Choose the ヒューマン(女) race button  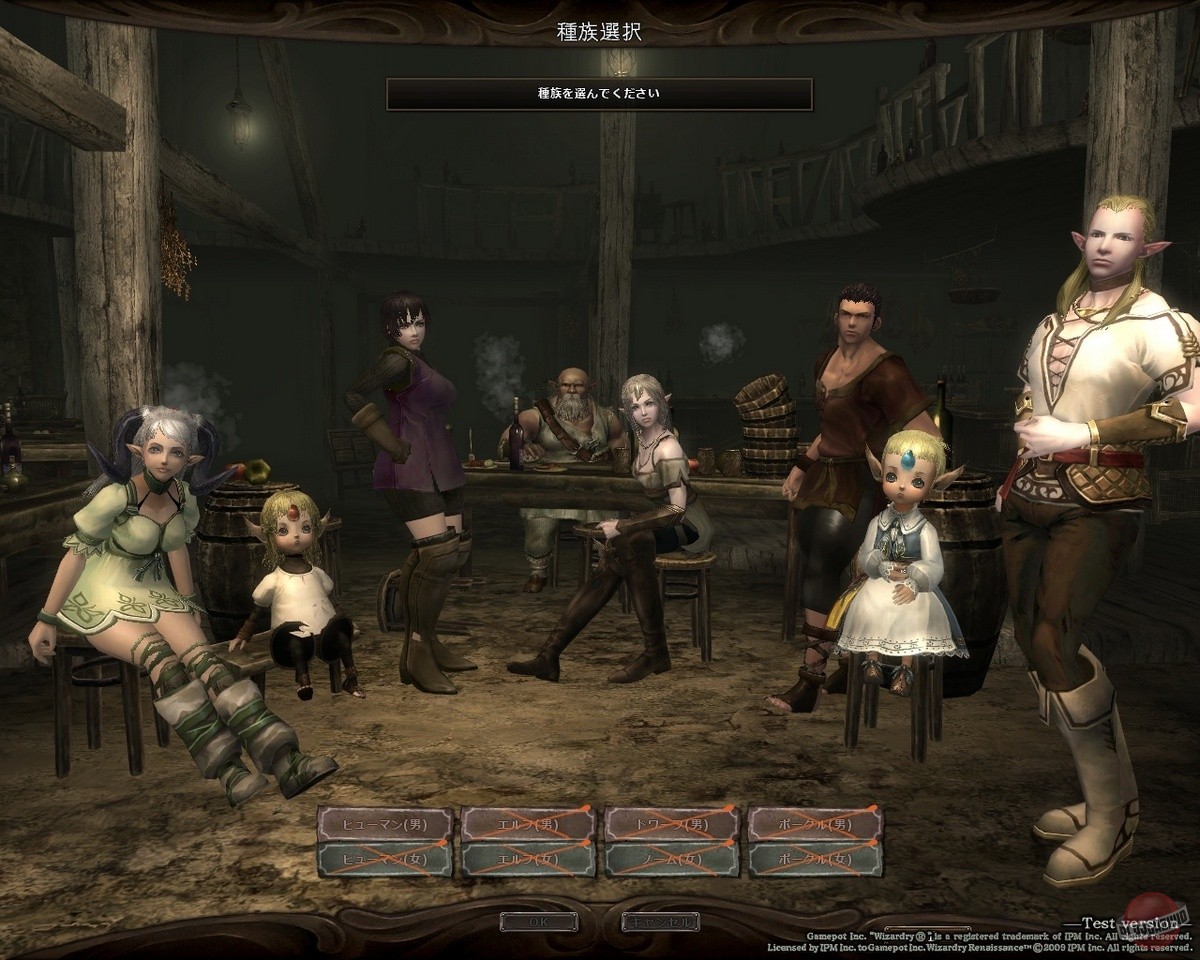click(385, 859)
